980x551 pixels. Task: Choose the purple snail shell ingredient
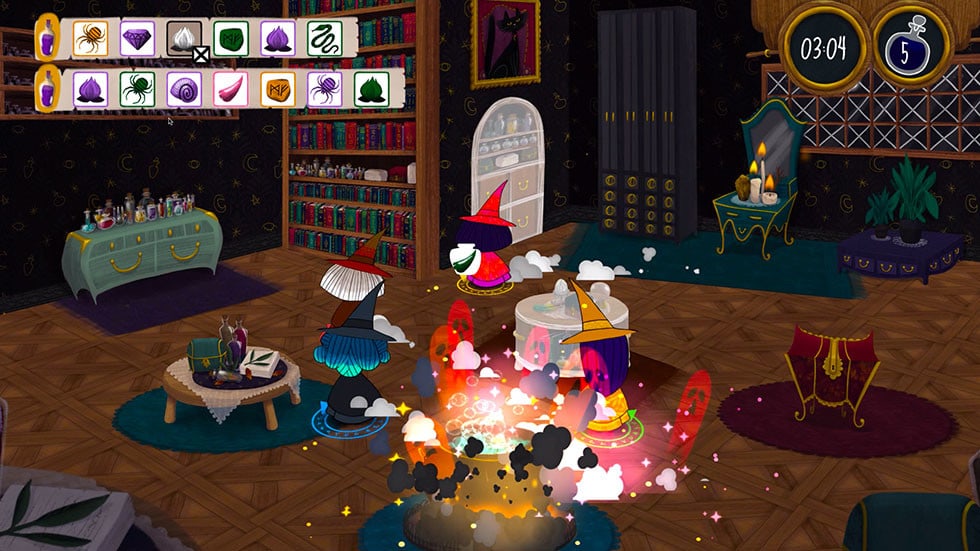tap(184, 87)
